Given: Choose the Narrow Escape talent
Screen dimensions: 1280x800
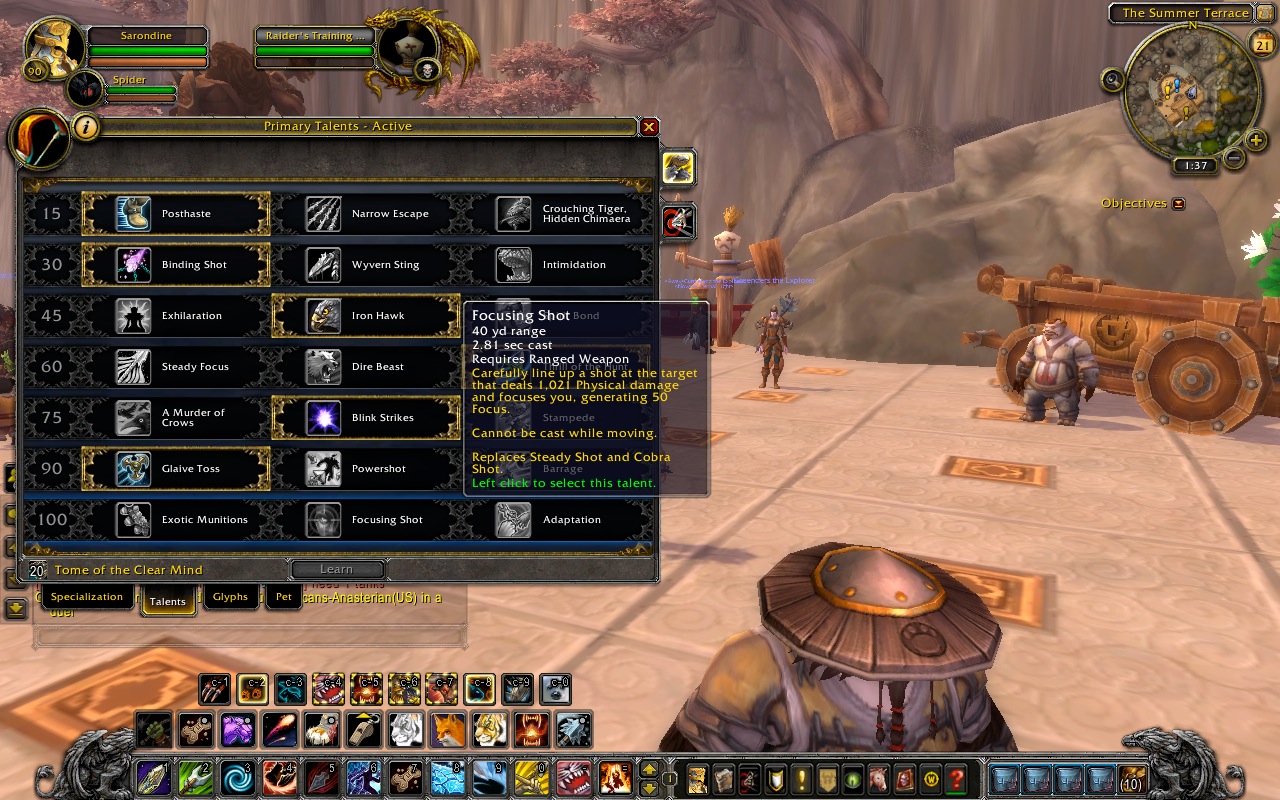Looking at the screenshot, I should click(366, 214).
